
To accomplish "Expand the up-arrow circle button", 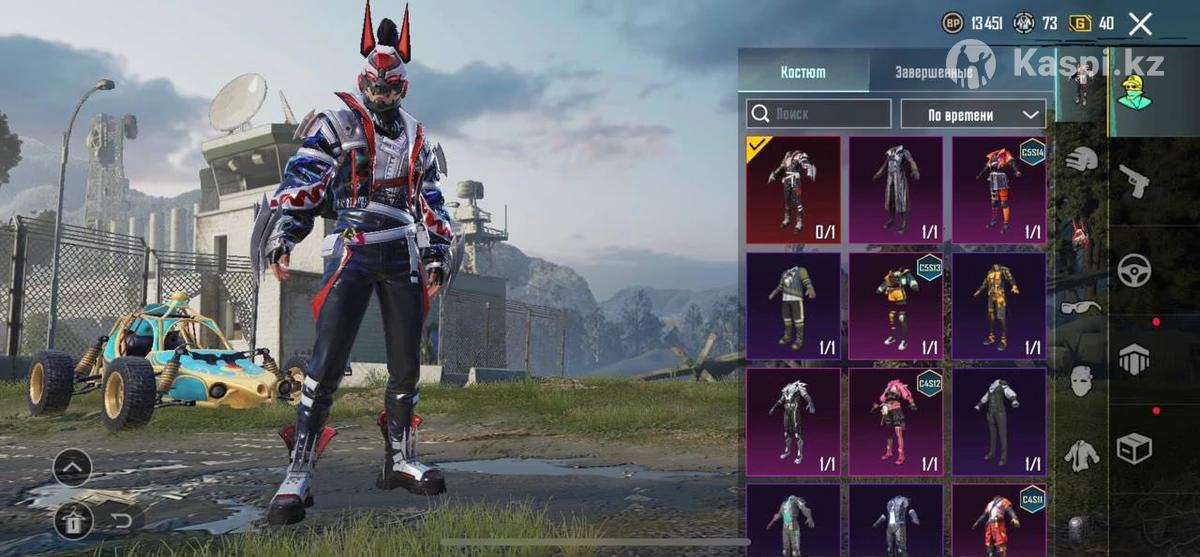I will click(72, 467).
